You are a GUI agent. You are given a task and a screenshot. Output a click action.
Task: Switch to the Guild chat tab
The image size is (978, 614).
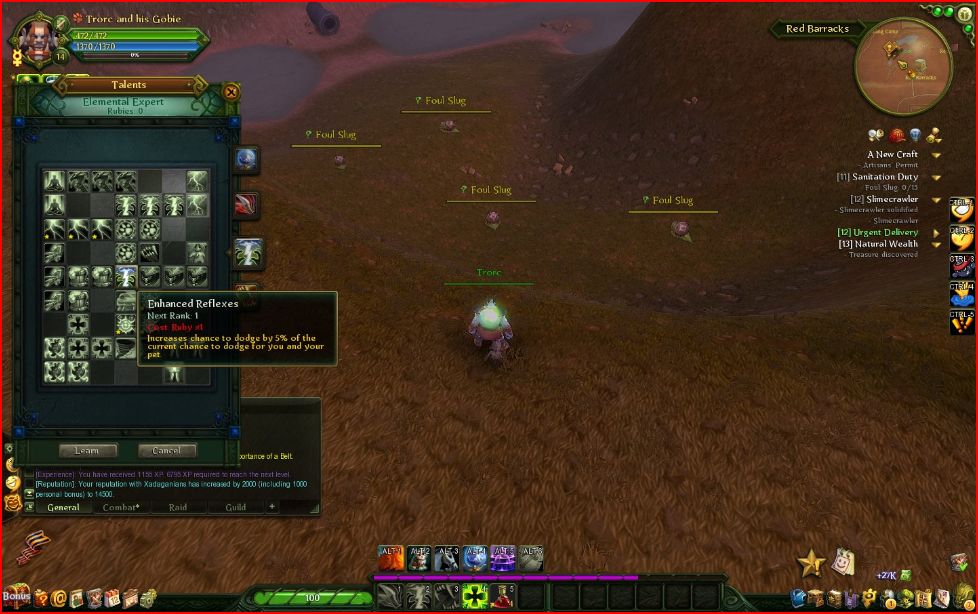235,507
